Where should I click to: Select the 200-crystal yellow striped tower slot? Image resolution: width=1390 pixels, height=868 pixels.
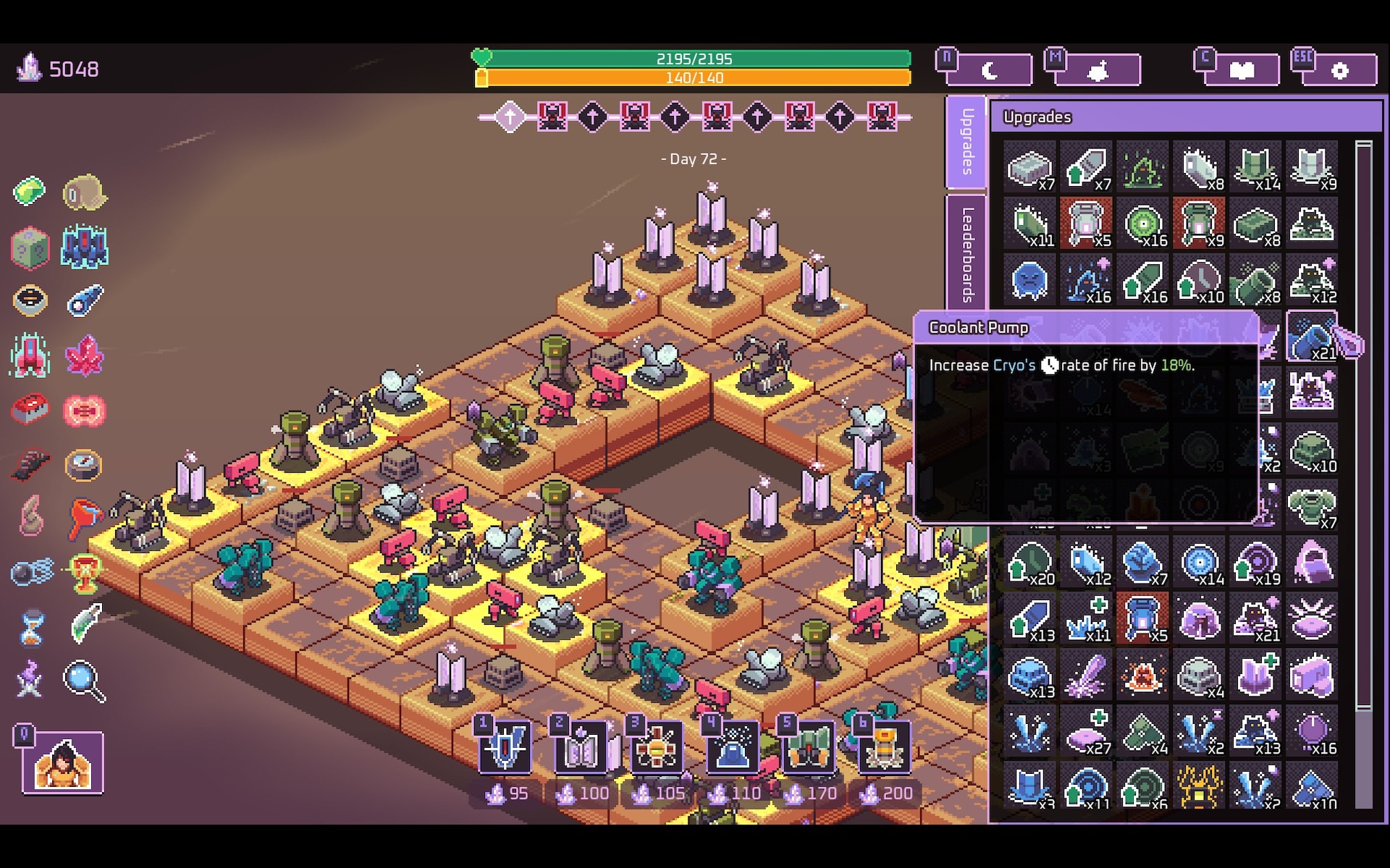click(884, 747)
